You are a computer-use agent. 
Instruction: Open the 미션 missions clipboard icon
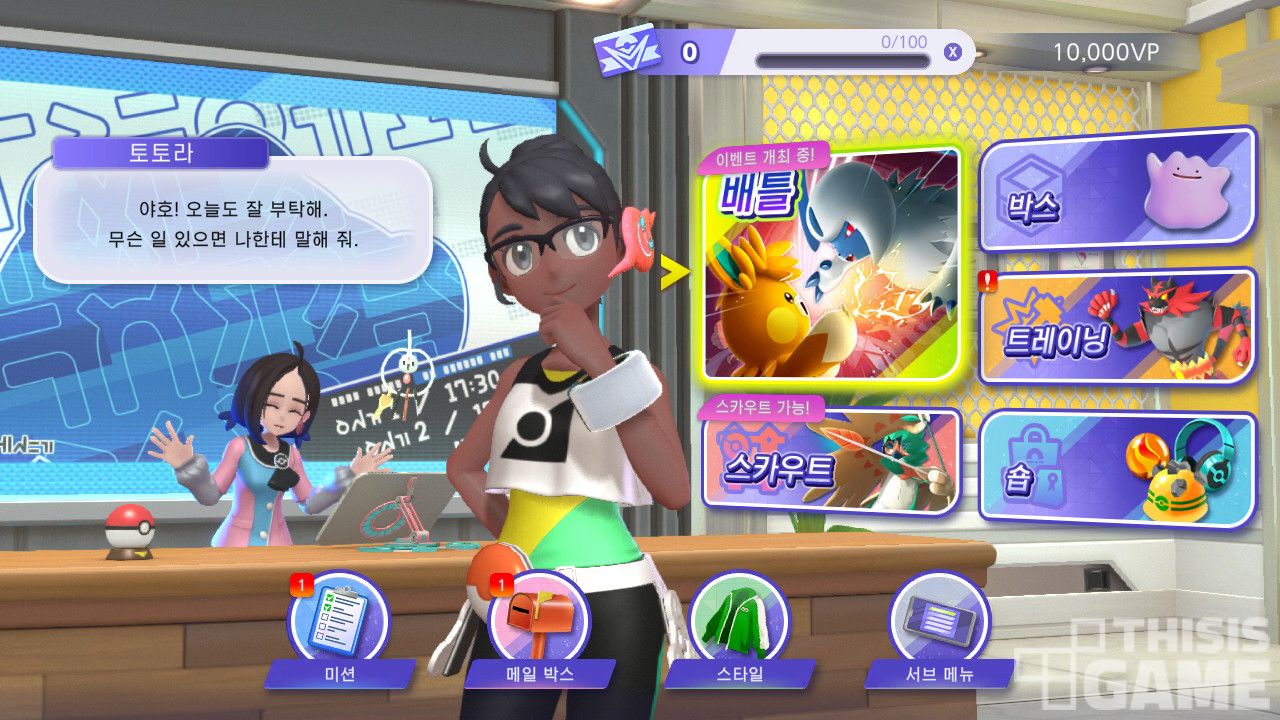pos(337,622)
